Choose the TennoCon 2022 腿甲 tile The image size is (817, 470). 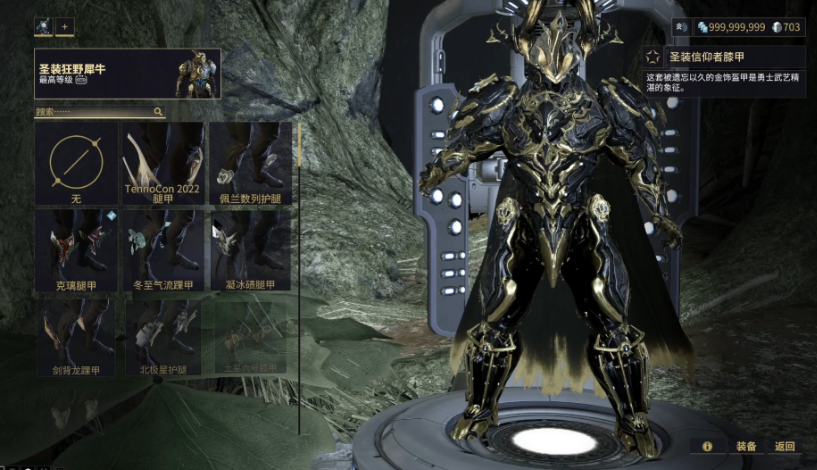163,163
